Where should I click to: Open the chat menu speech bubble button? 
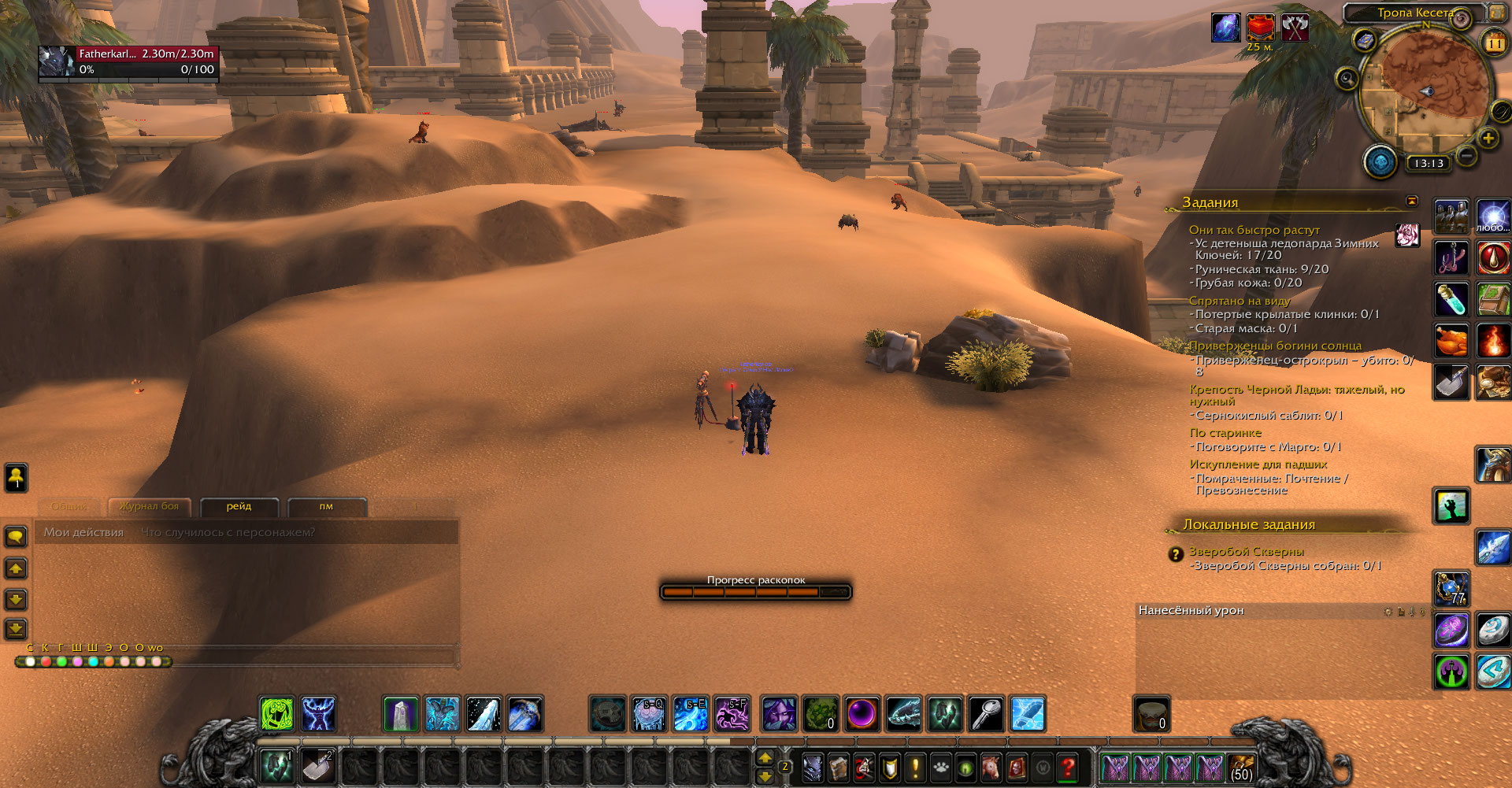[16, 537]
